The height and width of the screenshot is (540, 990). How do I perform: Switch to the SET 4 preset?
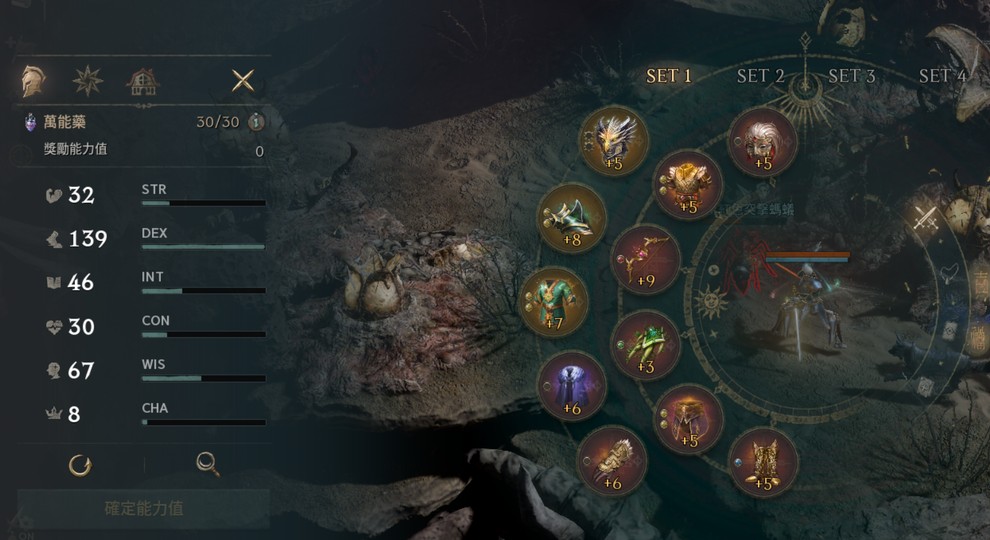942,76
